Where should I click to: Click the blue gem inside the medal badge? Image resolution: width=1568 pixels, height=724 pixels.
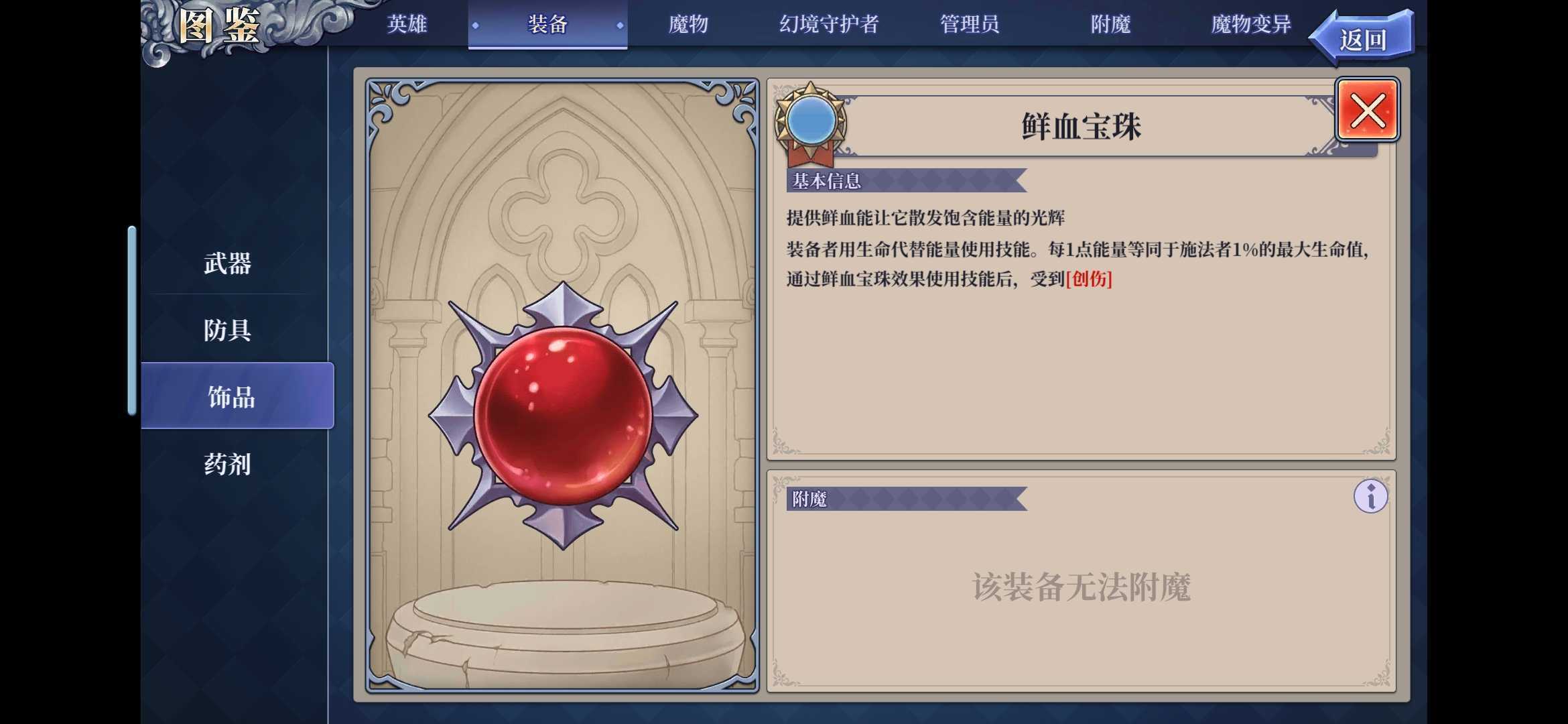pos(812,119)
